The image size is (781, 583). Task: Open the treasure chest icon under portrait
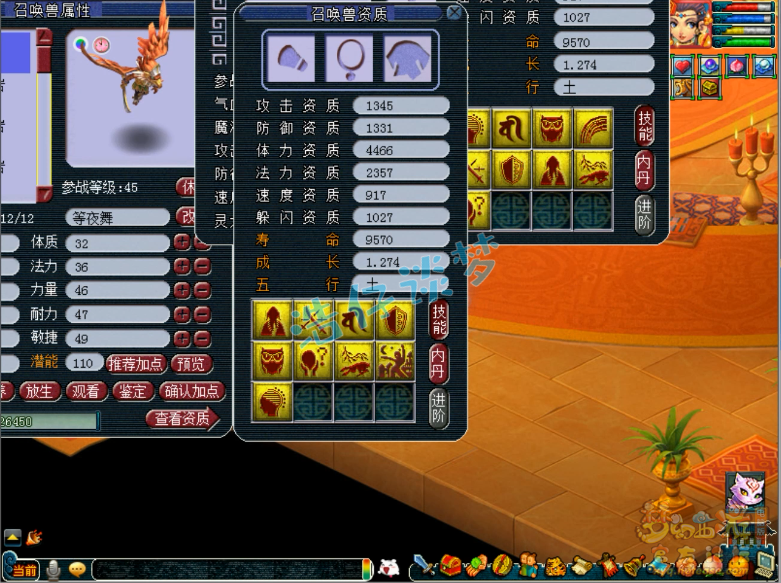pyautogui.click(x=709, y=88)
